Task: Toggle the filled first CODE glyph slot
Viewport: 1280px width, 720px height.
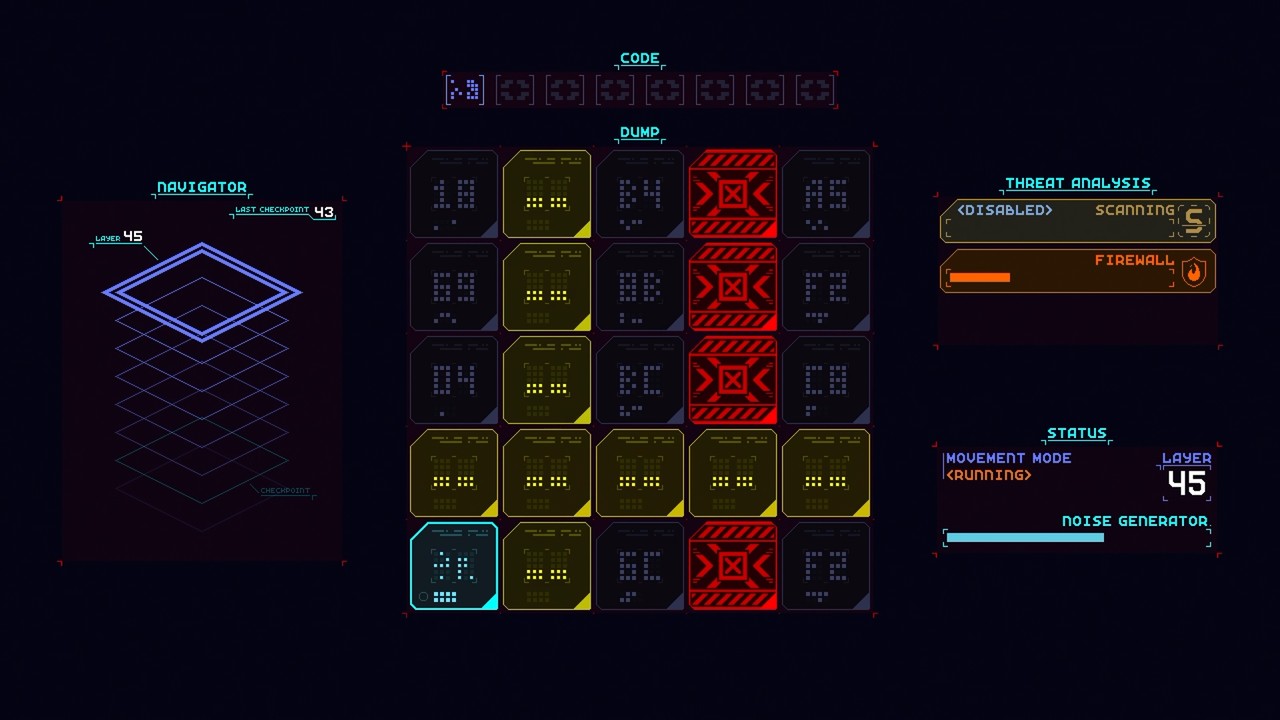Action: [464, 89]
